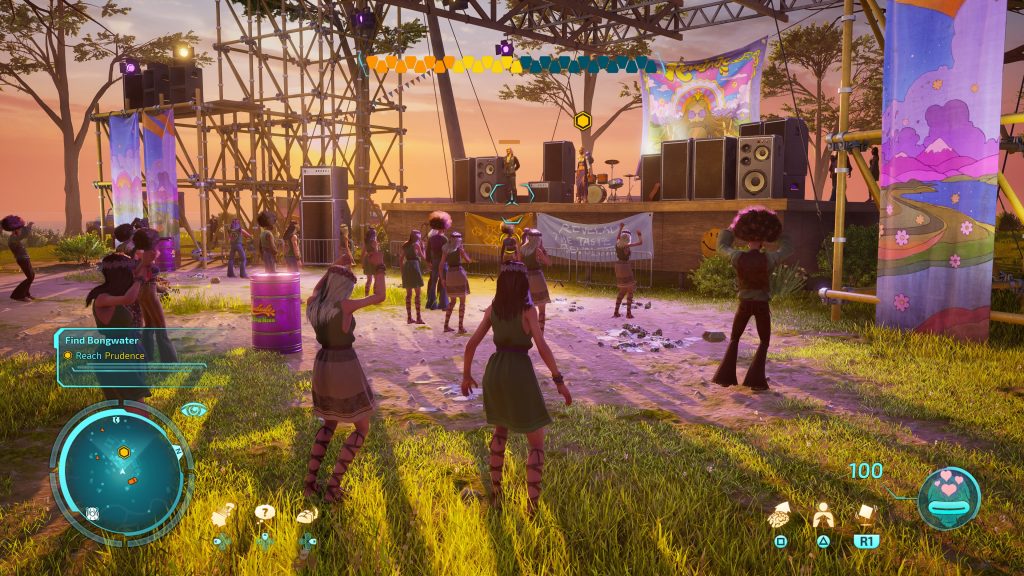Click the white square icon on minimap edge
Image resolution: width=1024 pixels, height=576 pixels.
coord(92,514)
